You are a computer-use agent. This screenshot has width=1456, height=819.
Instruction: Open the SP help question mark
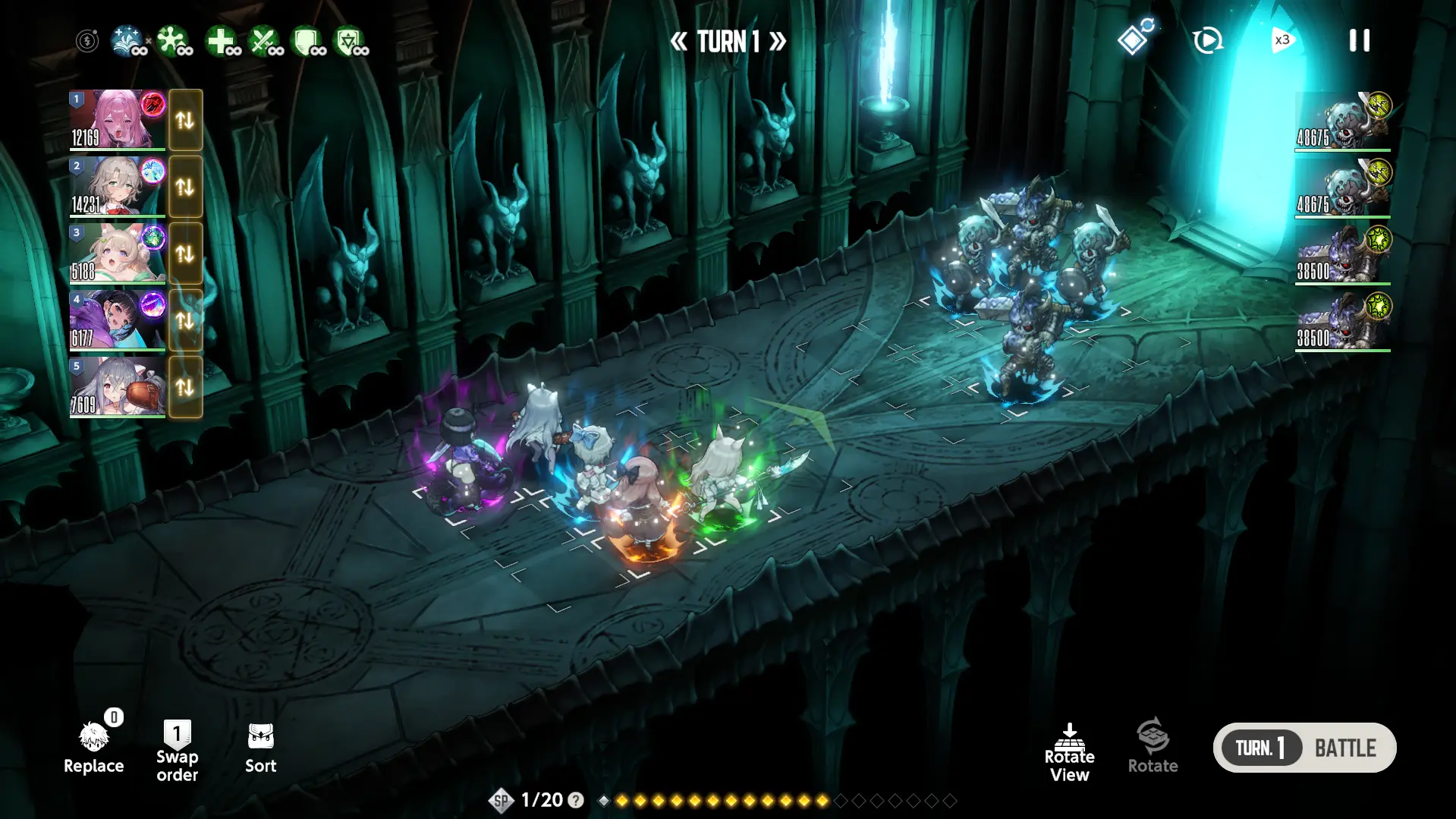576,800
